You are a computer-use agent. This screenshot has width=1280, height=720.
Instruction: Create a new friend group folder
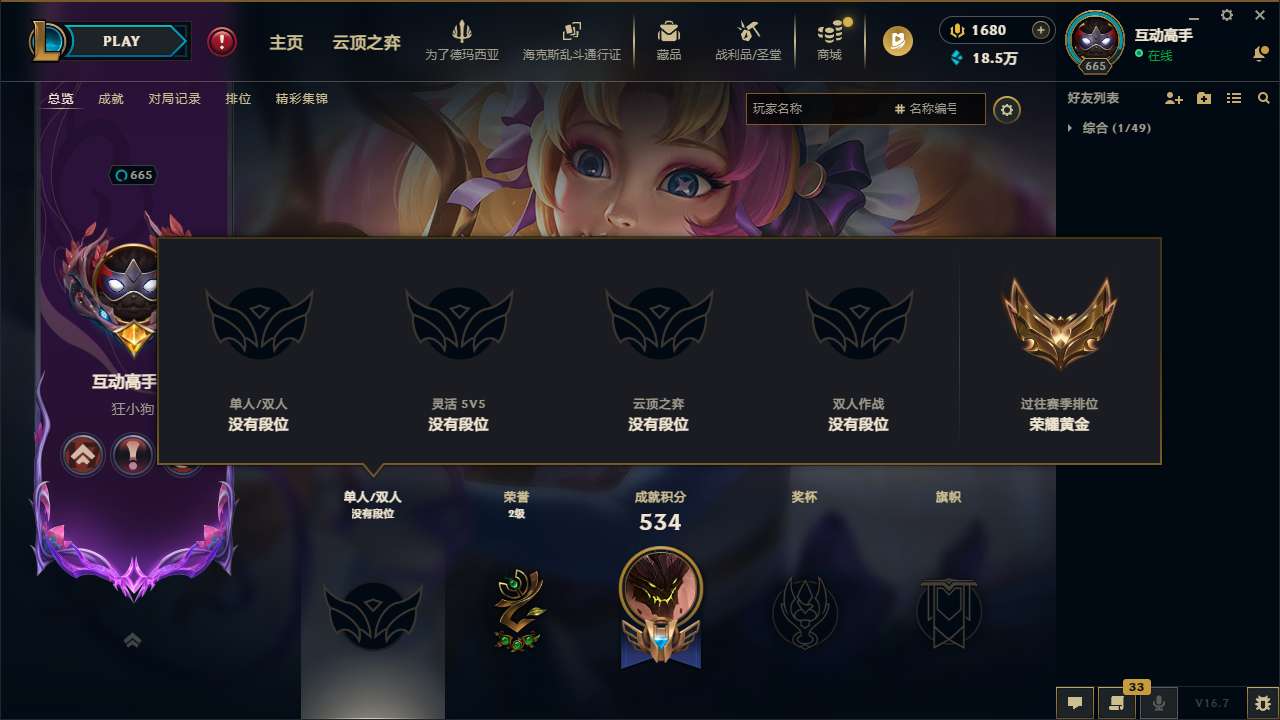[x=1203, y=98]
